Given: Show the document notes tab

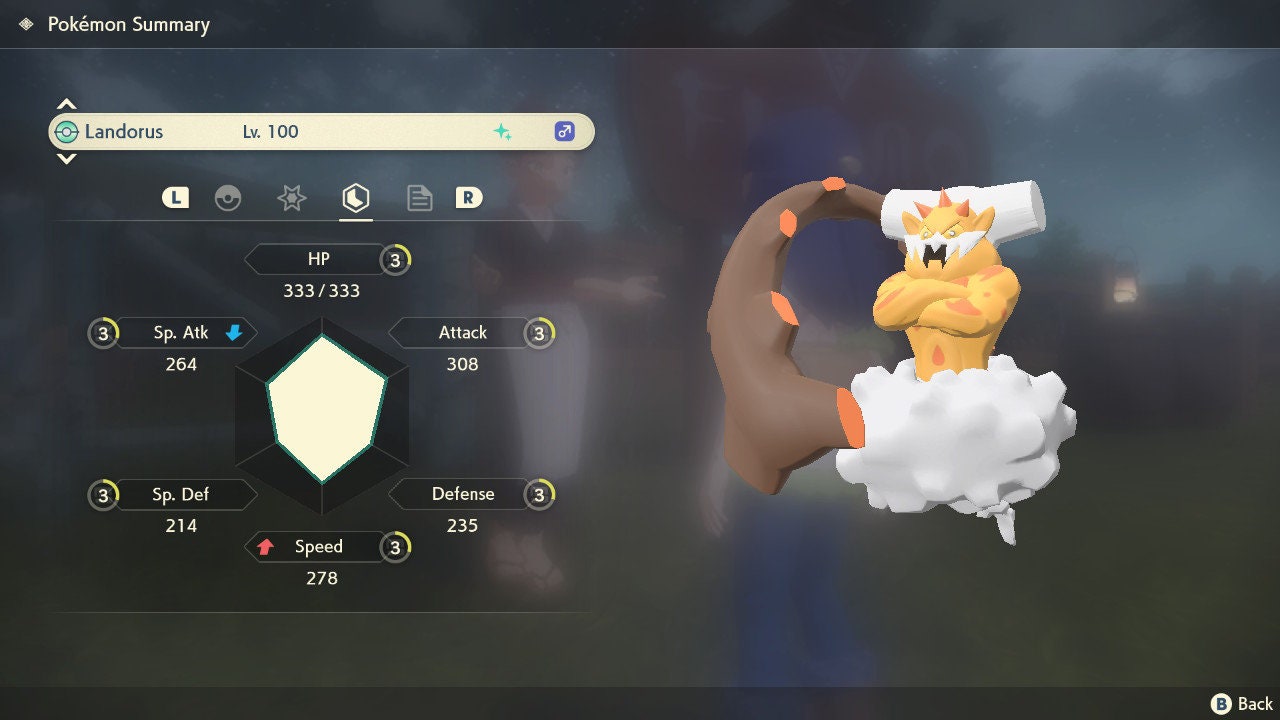Looking at the screenshot, I should (419, 198).
